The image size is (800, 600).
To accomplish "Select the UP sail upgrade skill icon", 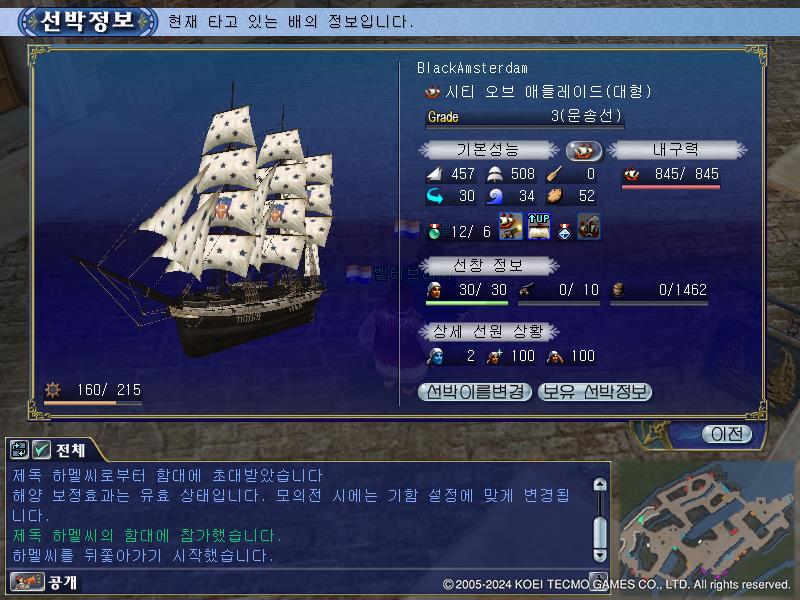I will 538,227.
